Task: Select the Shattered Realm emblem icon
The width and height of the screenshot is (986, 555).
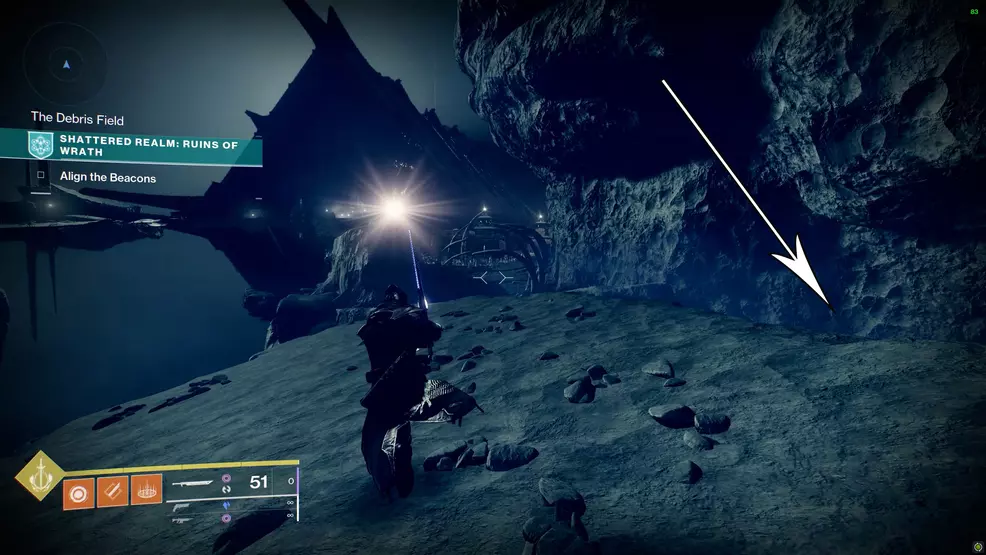Action: (x=41, y=146)
